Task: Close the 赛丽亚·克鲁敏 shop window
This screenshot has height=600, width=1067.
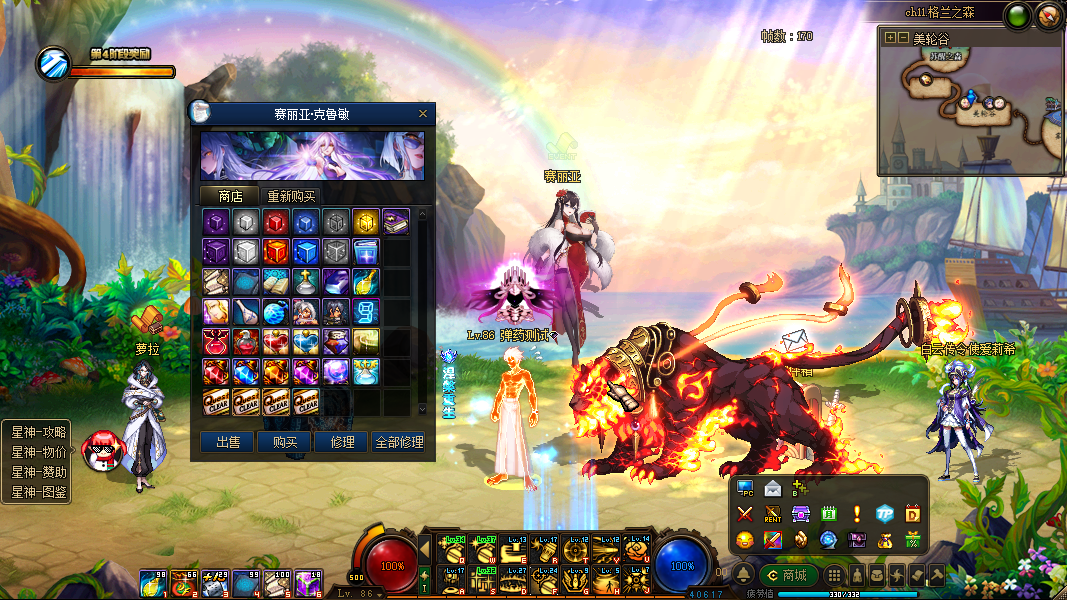Action: pyautogui.click(x=423, y=114)
